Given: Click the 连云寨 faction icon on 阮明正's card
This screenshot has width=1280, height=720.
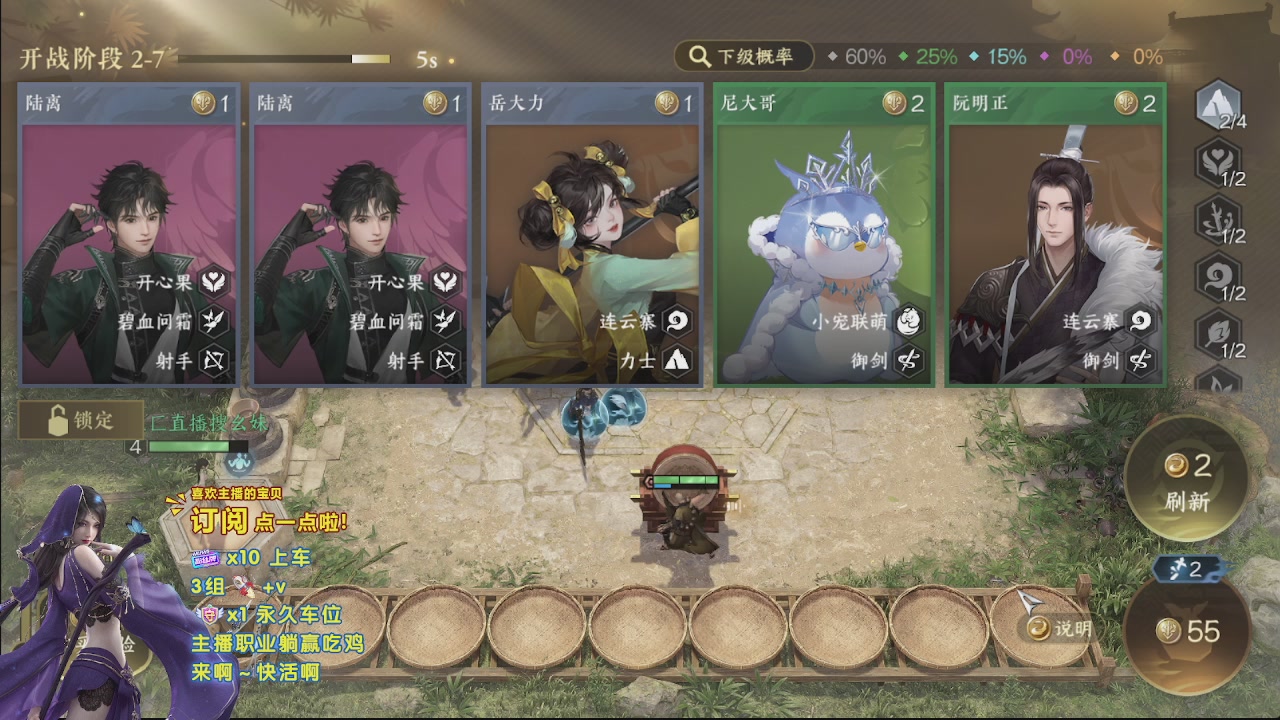Looking at the screenshot, I should point(1140,323).
